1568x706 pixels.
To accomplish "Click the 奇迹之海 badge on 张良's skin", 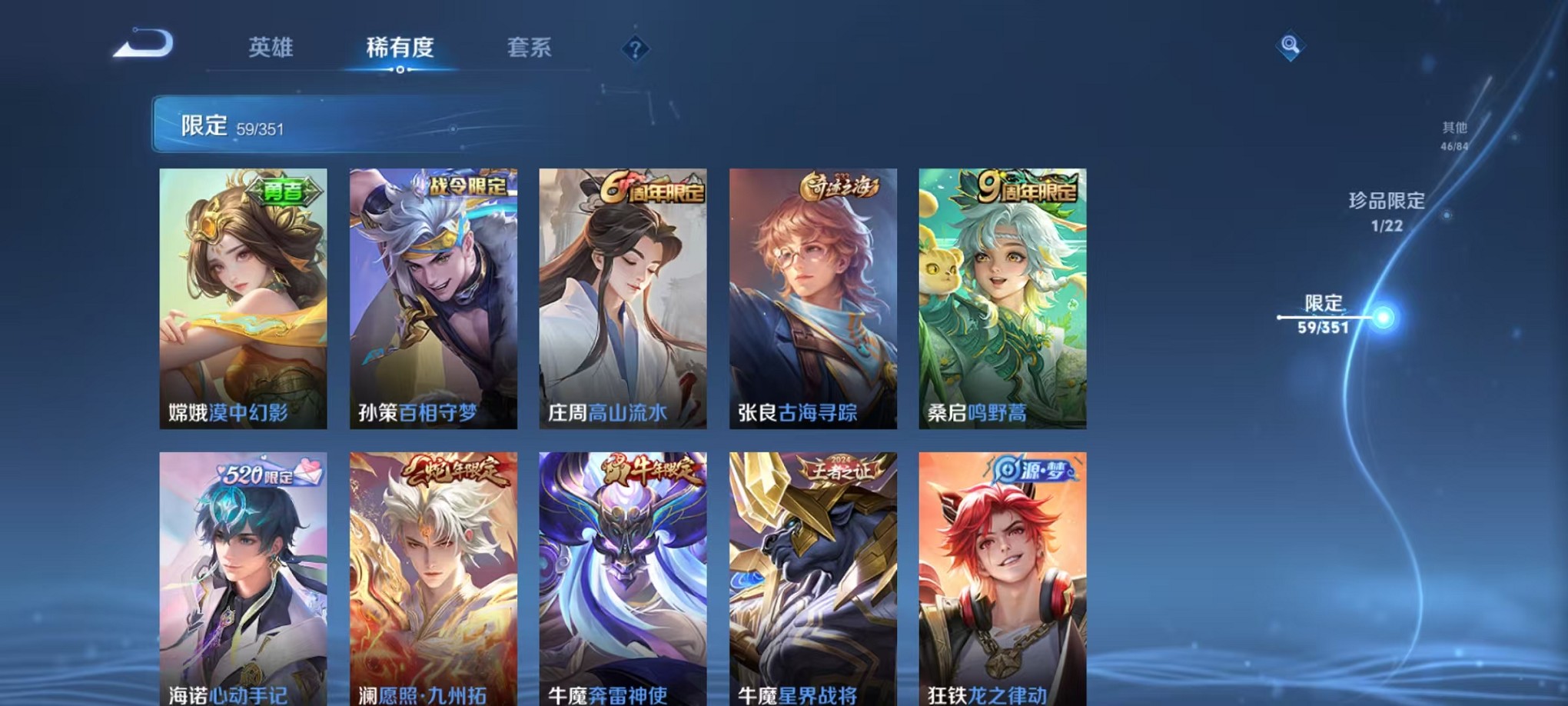I will pyautogui.click(x=839, y=188).
